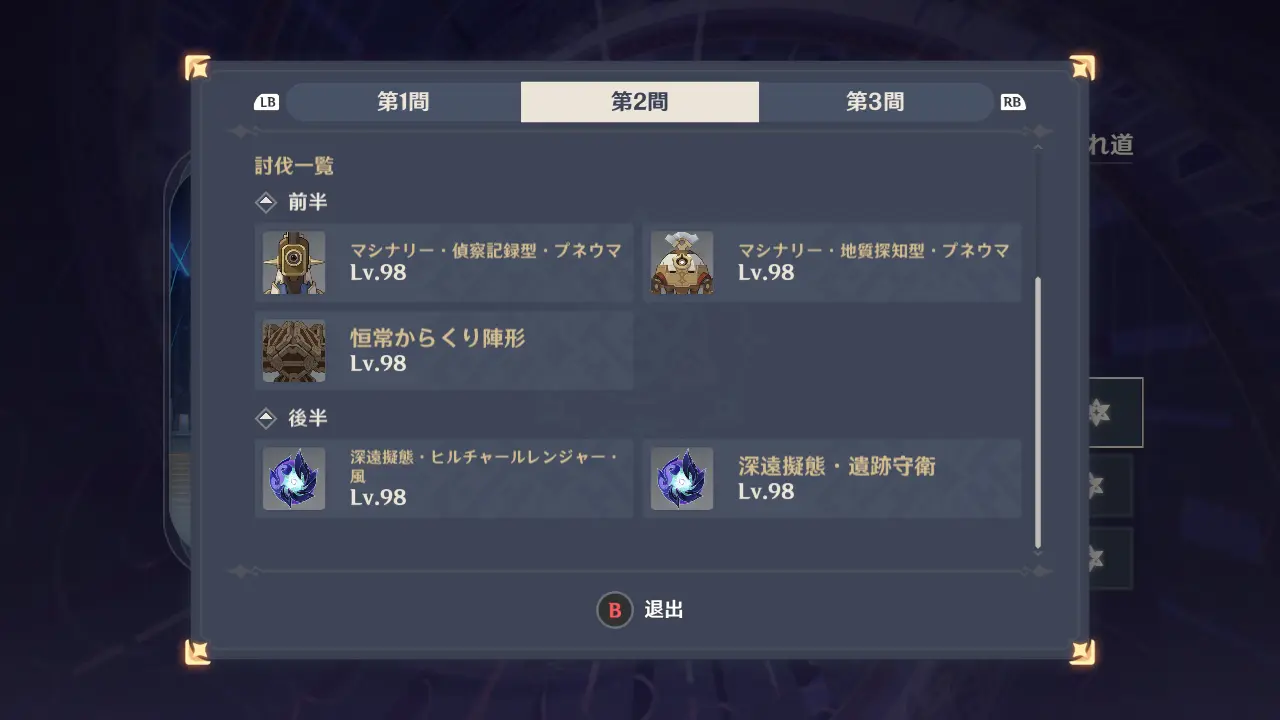Switch to the 第1間 tab
The image size is (1280, 720).
(x=402, y=101)
